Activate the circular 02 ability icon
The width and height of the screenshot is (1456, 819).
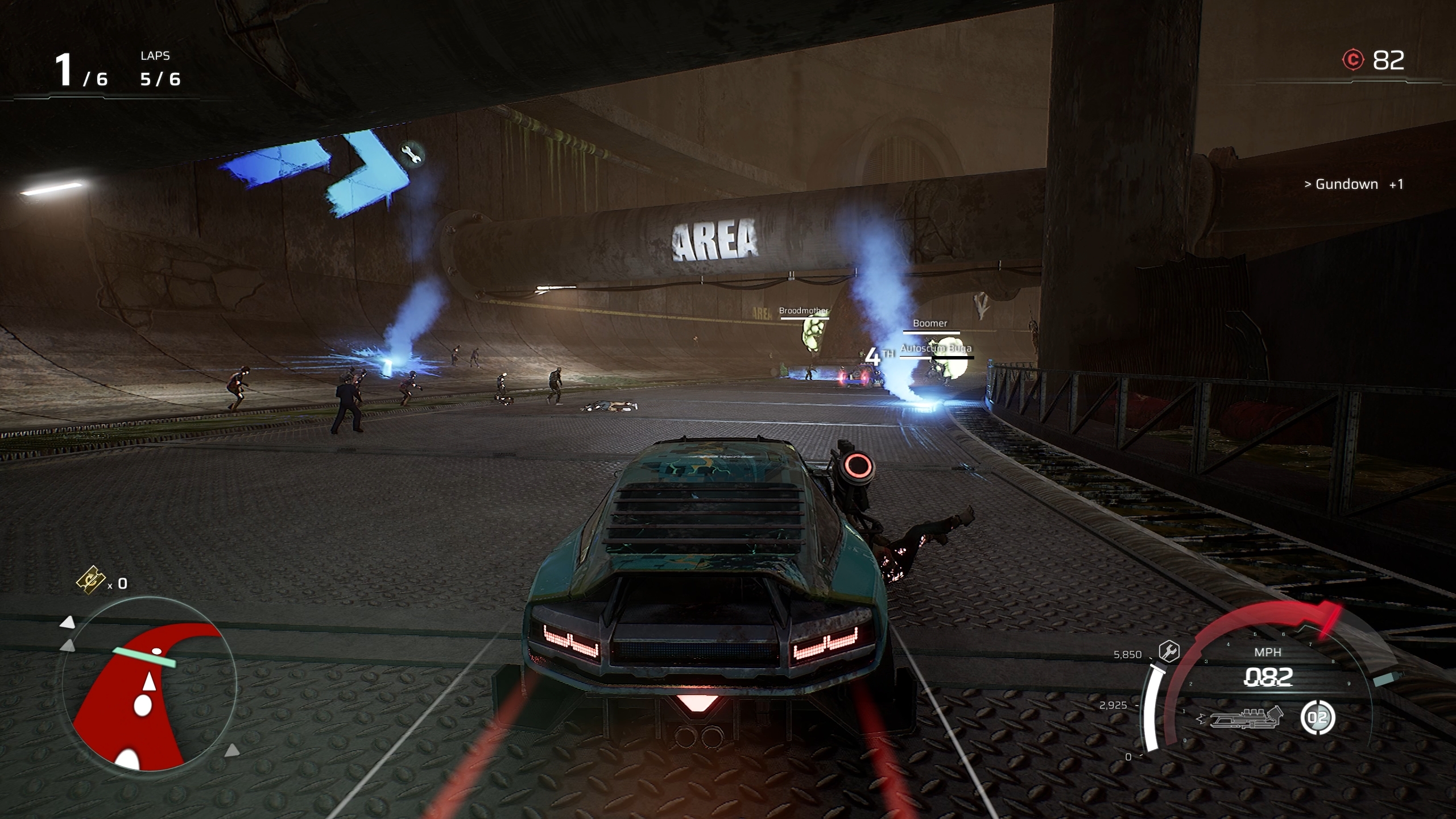tap(1317, 718)
